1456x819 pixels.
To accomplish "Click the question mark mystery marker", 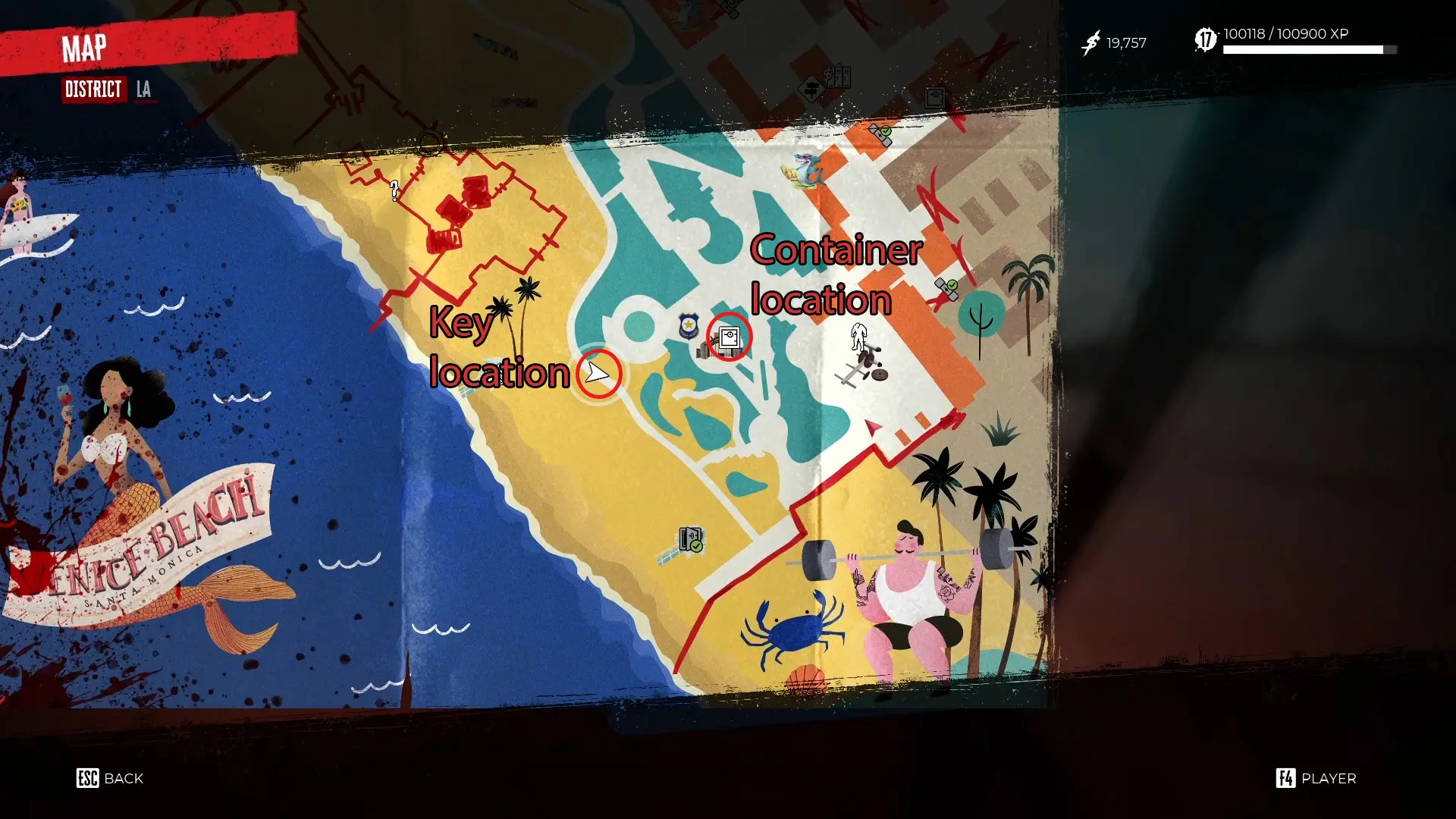I will 394,192.
